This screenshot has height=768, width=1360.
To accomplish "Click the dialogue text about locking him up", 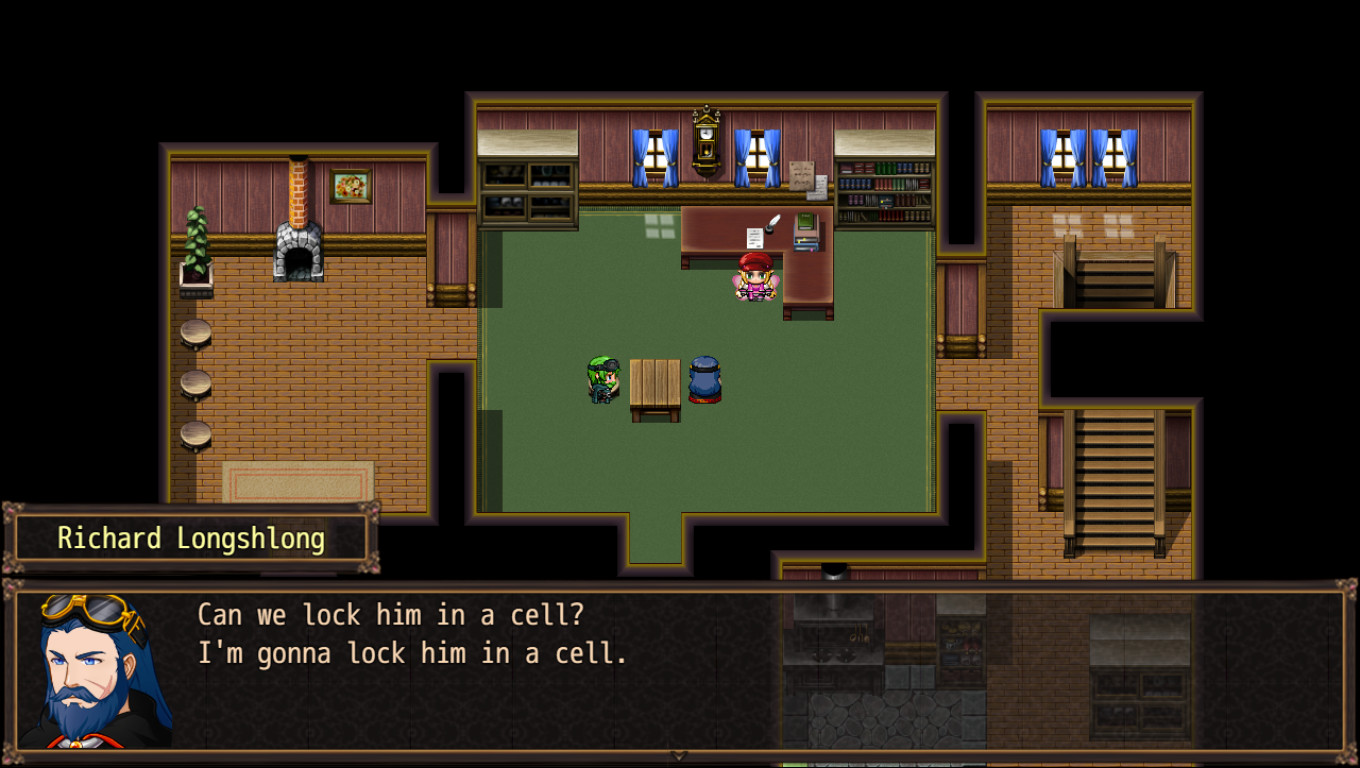I will point(400,634).
